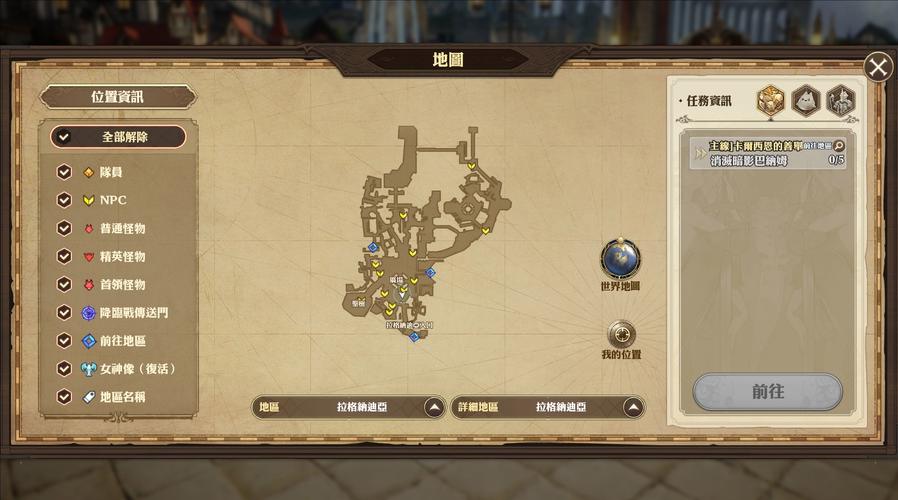Viewport: 898px width, 500px height.
Task: Toggle the 降臨戰傳送門 filter
Action: point(64,312)
